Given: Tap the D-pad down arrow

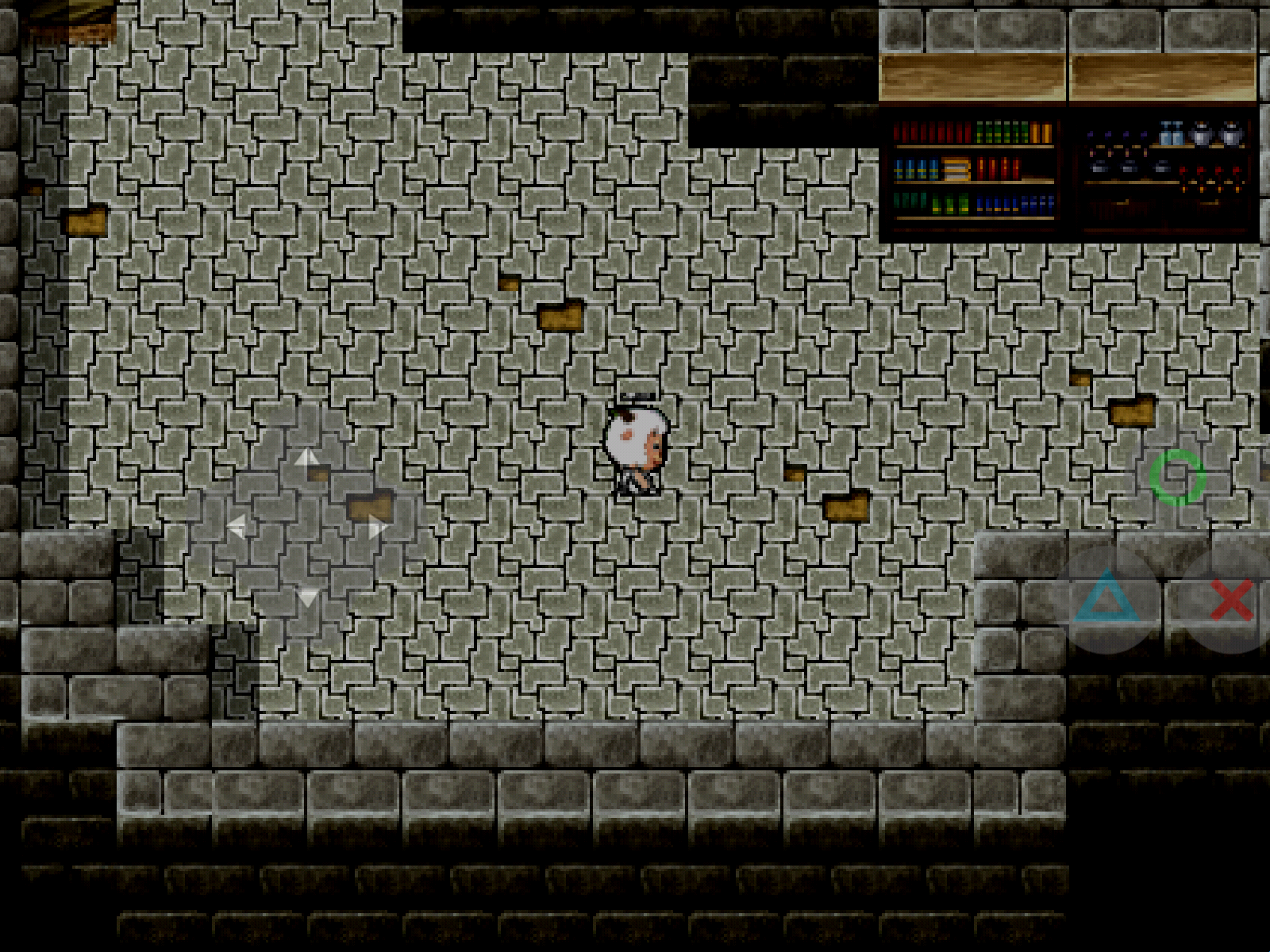Looking at the screenshot, I should (x=307, y=597).
